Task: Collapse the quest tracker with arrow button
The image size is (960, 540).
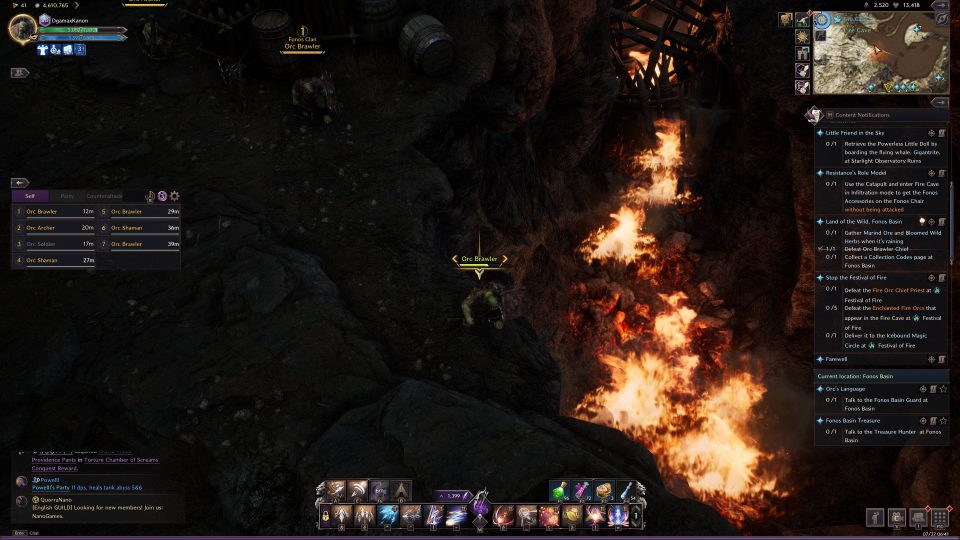Action: point(940,102)
